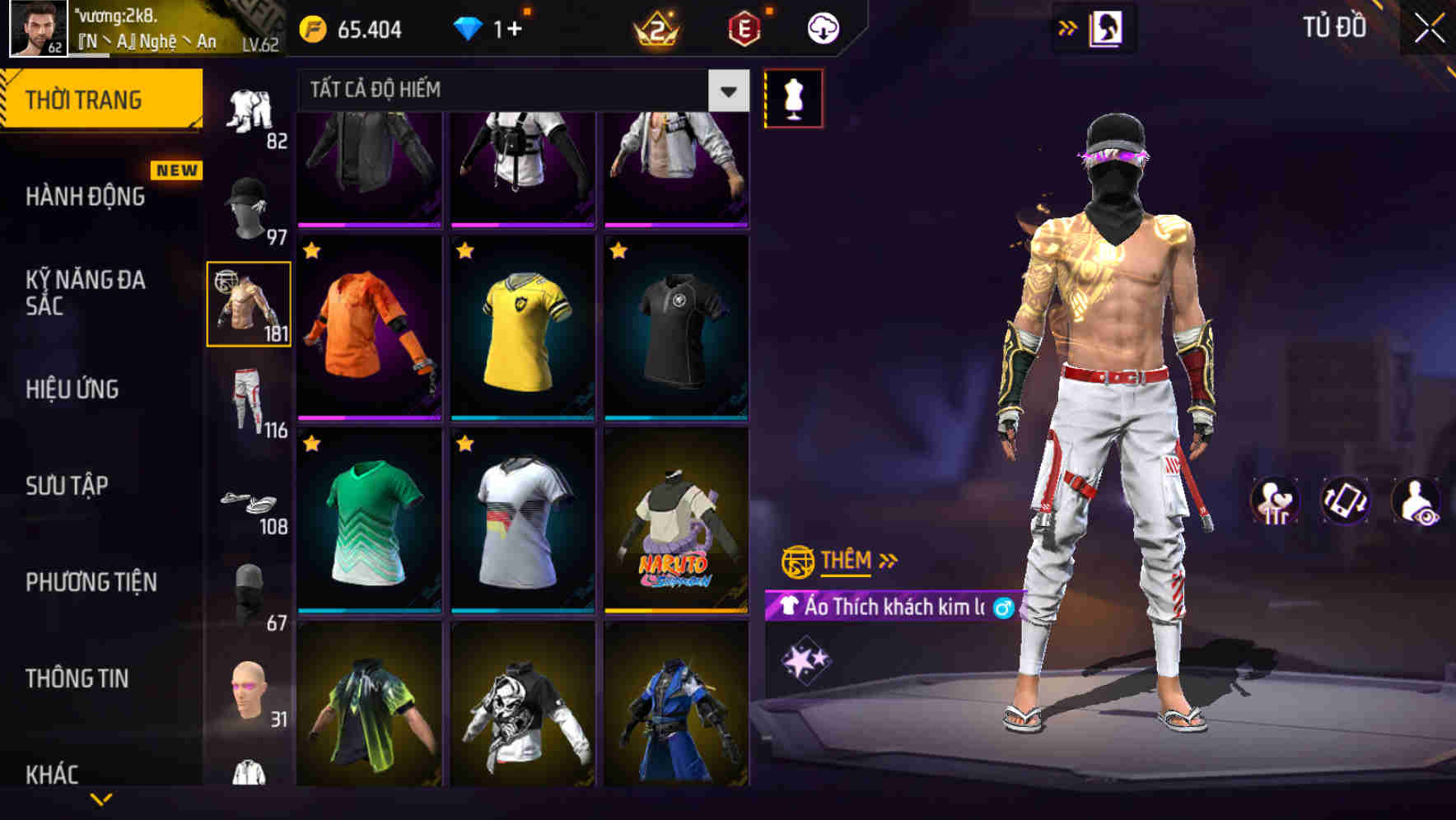Click the rotate character view icon
The image size is (1456, 820).
point(1346,501)
